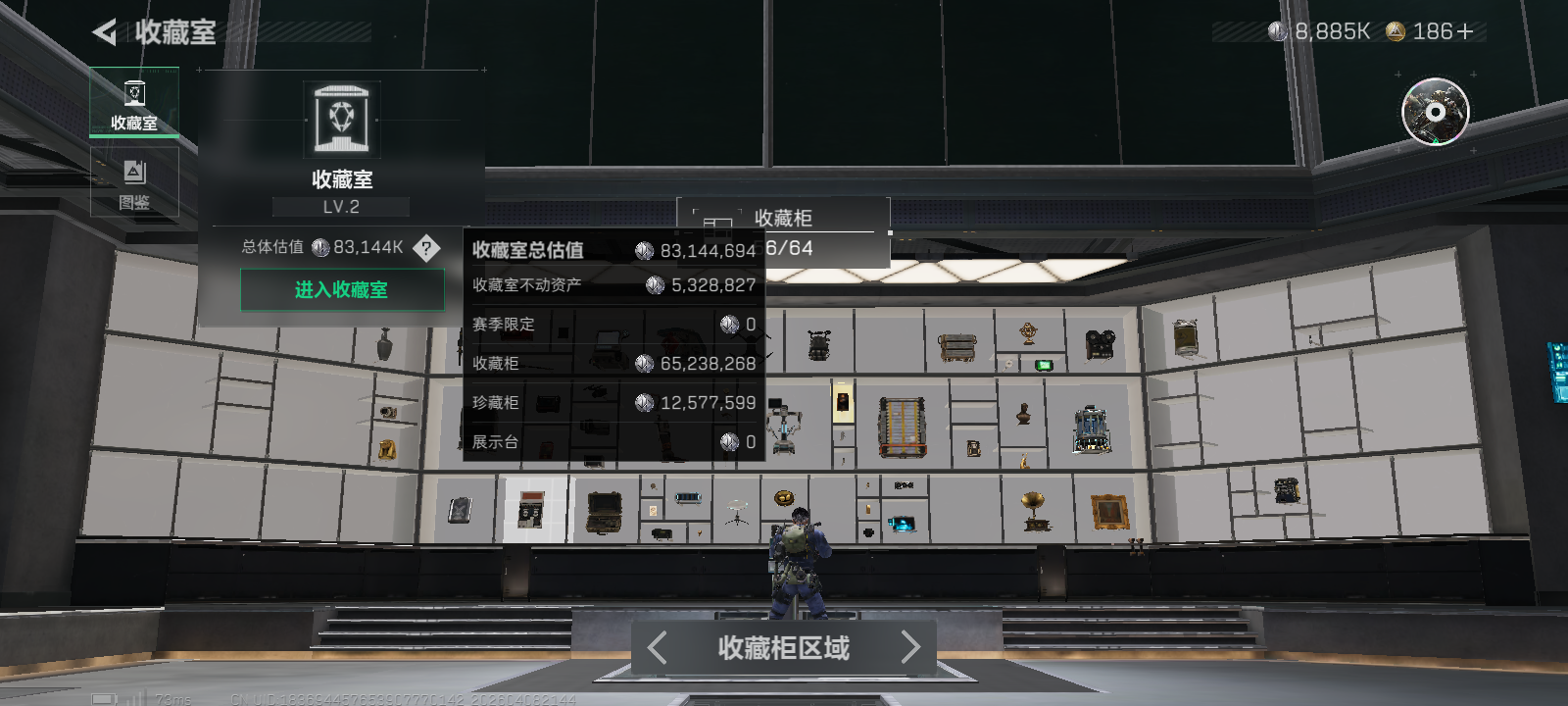Click the coin icon beside 珍藏柜 value
This screenshot has height=706, width=1568.
point(644,402)
